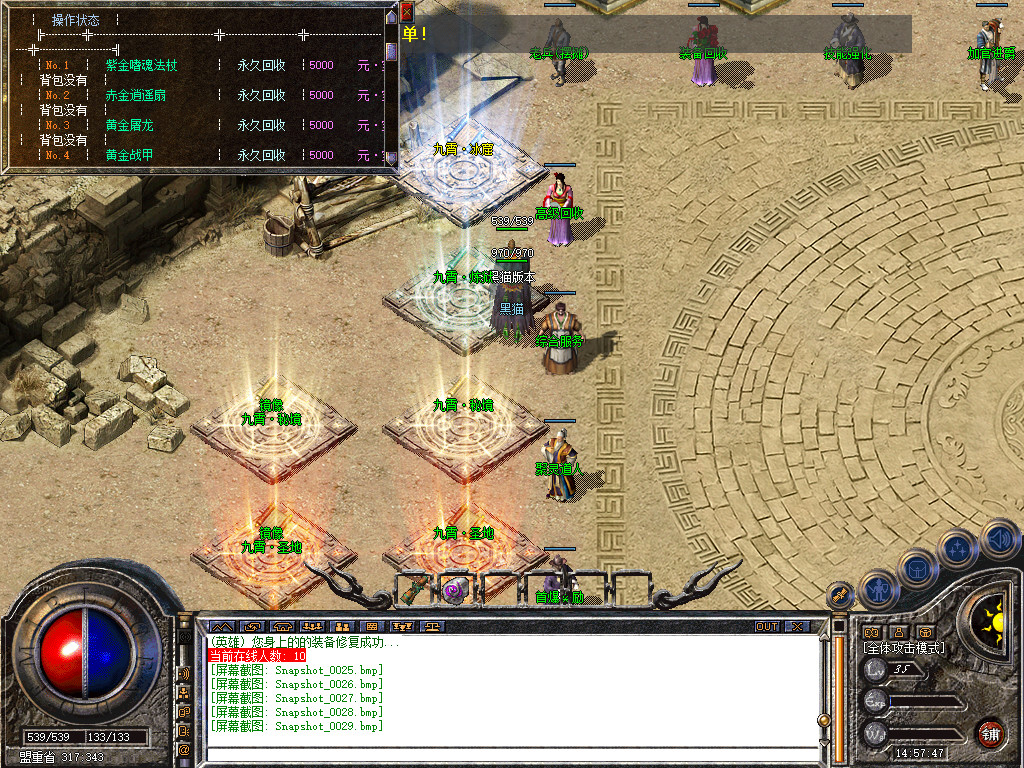Open the @ channel button beside chat
1024x768 pixels.
[x=184, y=748]
